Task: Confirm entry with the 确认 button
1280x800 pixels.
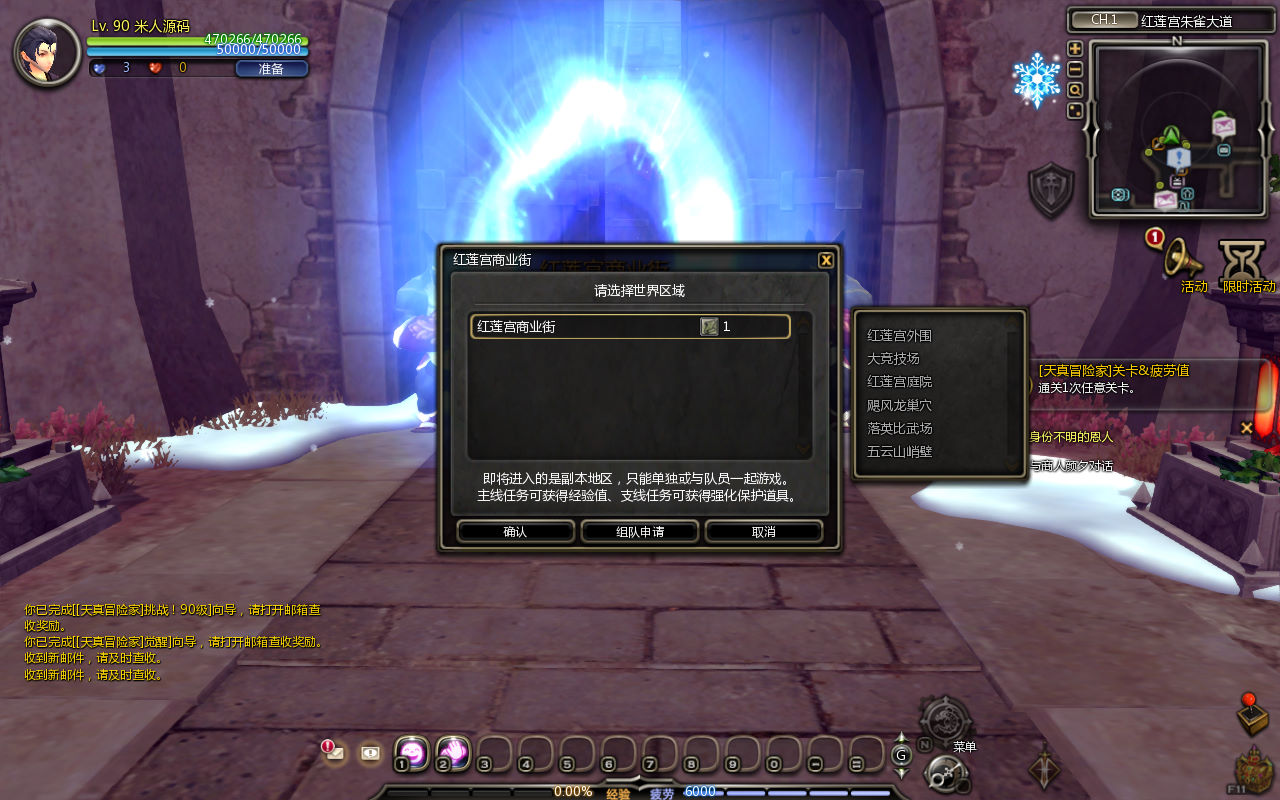Action: pos(515,532)
